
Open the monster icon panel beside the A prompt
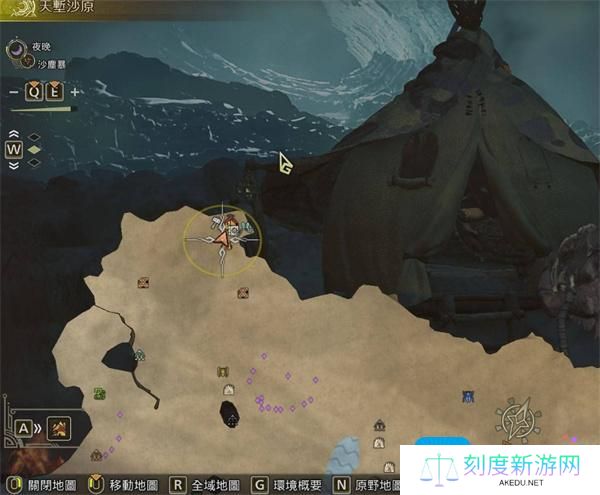(59, 429)
